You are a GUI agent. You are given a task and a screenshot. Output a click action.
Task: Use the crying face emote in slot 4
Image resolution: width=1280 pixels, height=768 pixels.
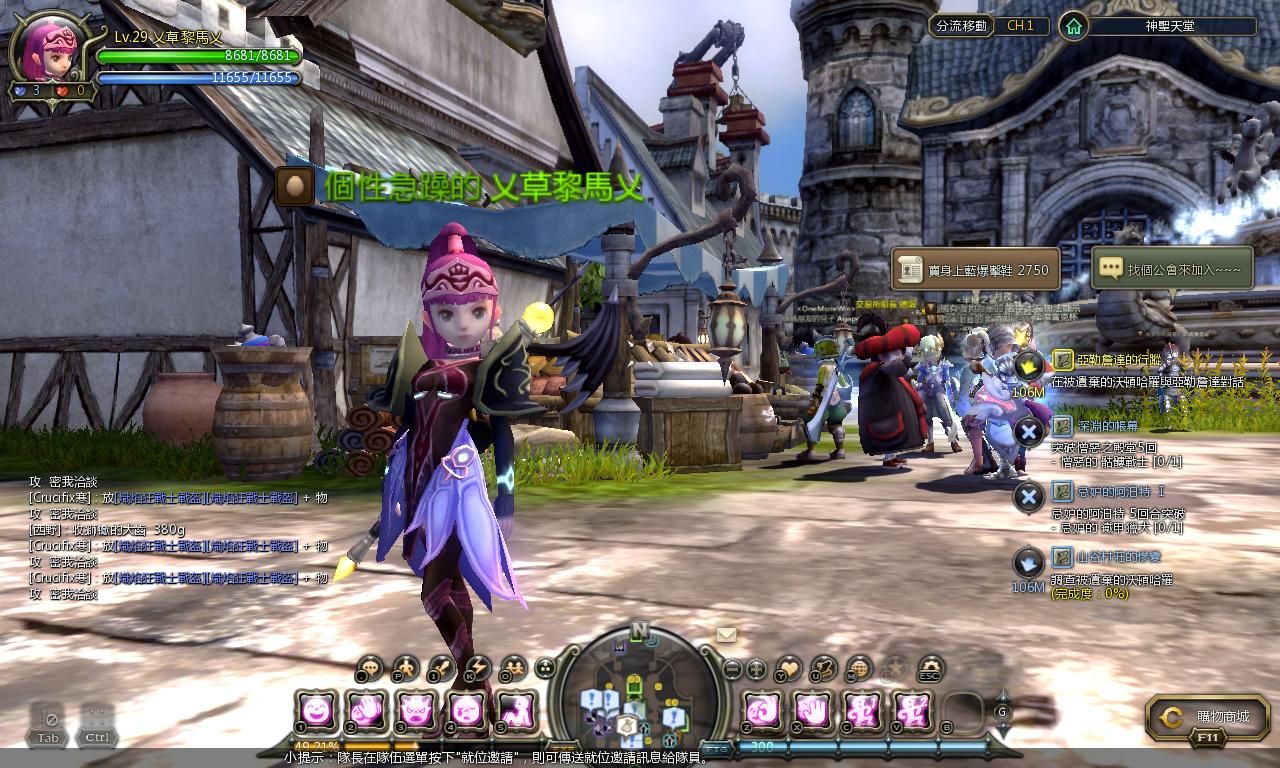(465, 710)
